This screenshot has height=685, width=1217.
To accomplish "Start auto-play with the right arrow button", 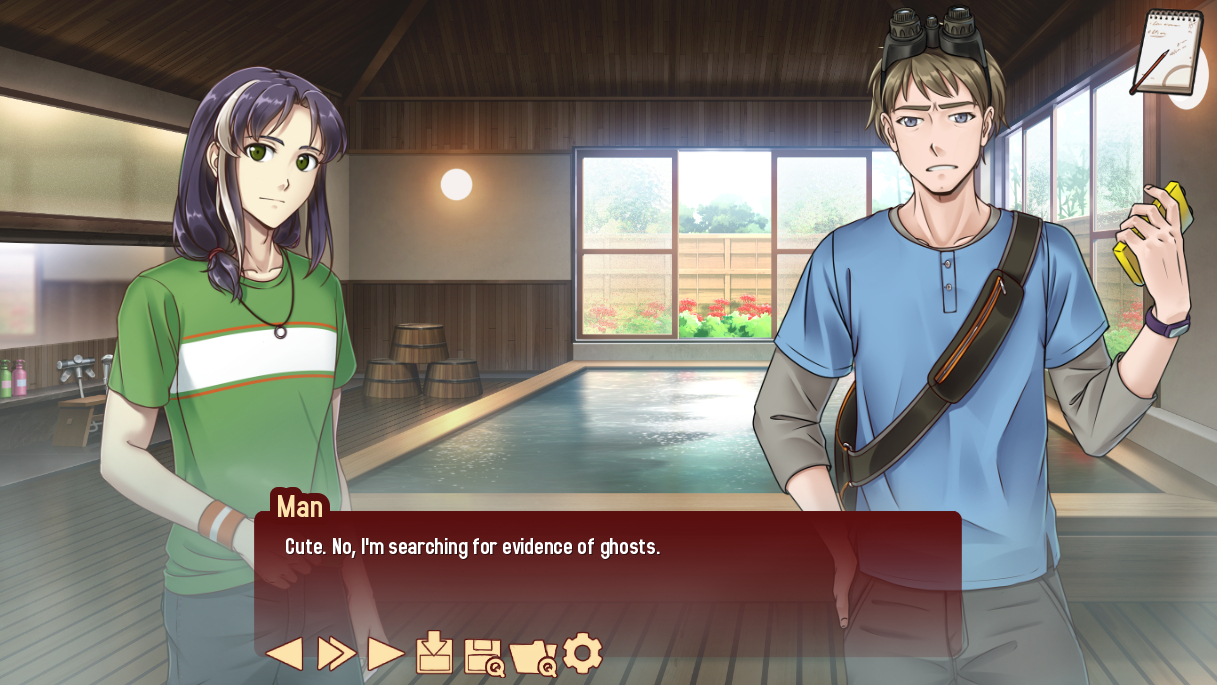I will pyautogui.click(x=385, y=654).
